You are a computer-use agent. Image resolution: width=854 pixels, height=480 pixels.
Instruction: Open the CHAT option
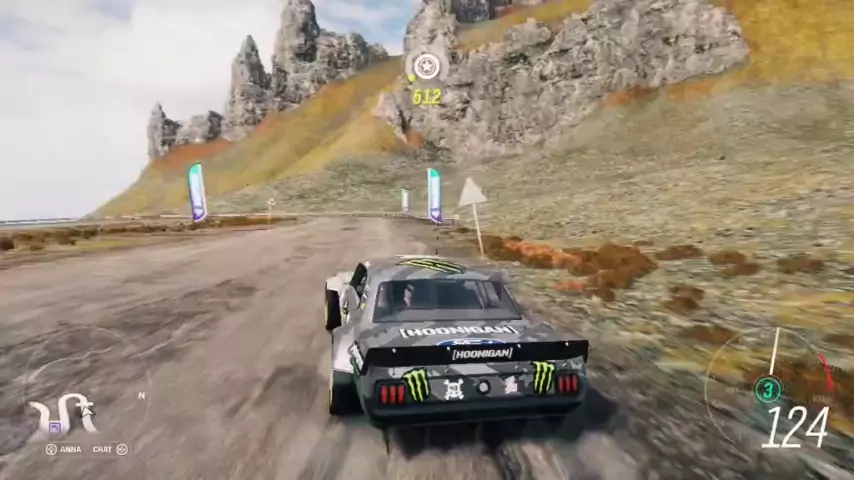pyautogui.click(x=102, y=450)
